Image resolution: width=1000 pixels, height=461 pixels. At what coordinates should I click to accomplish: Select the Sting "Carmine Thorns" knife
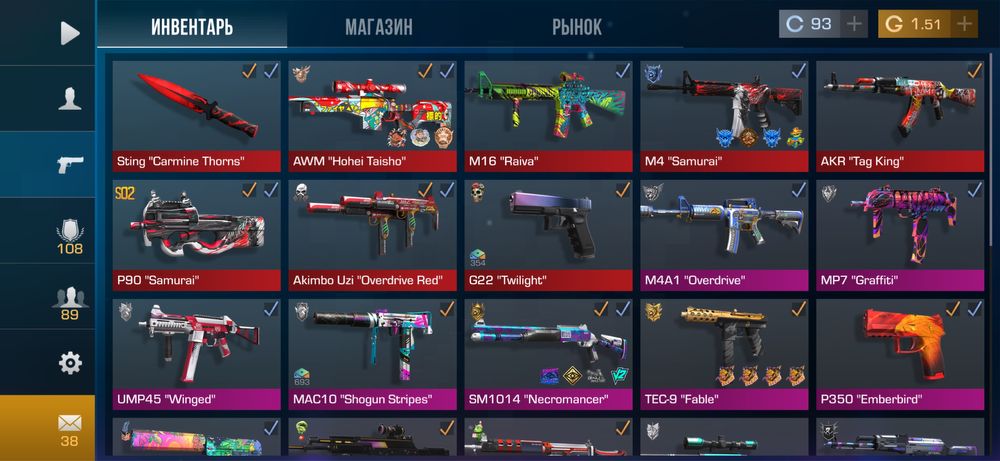coord(196,114)
